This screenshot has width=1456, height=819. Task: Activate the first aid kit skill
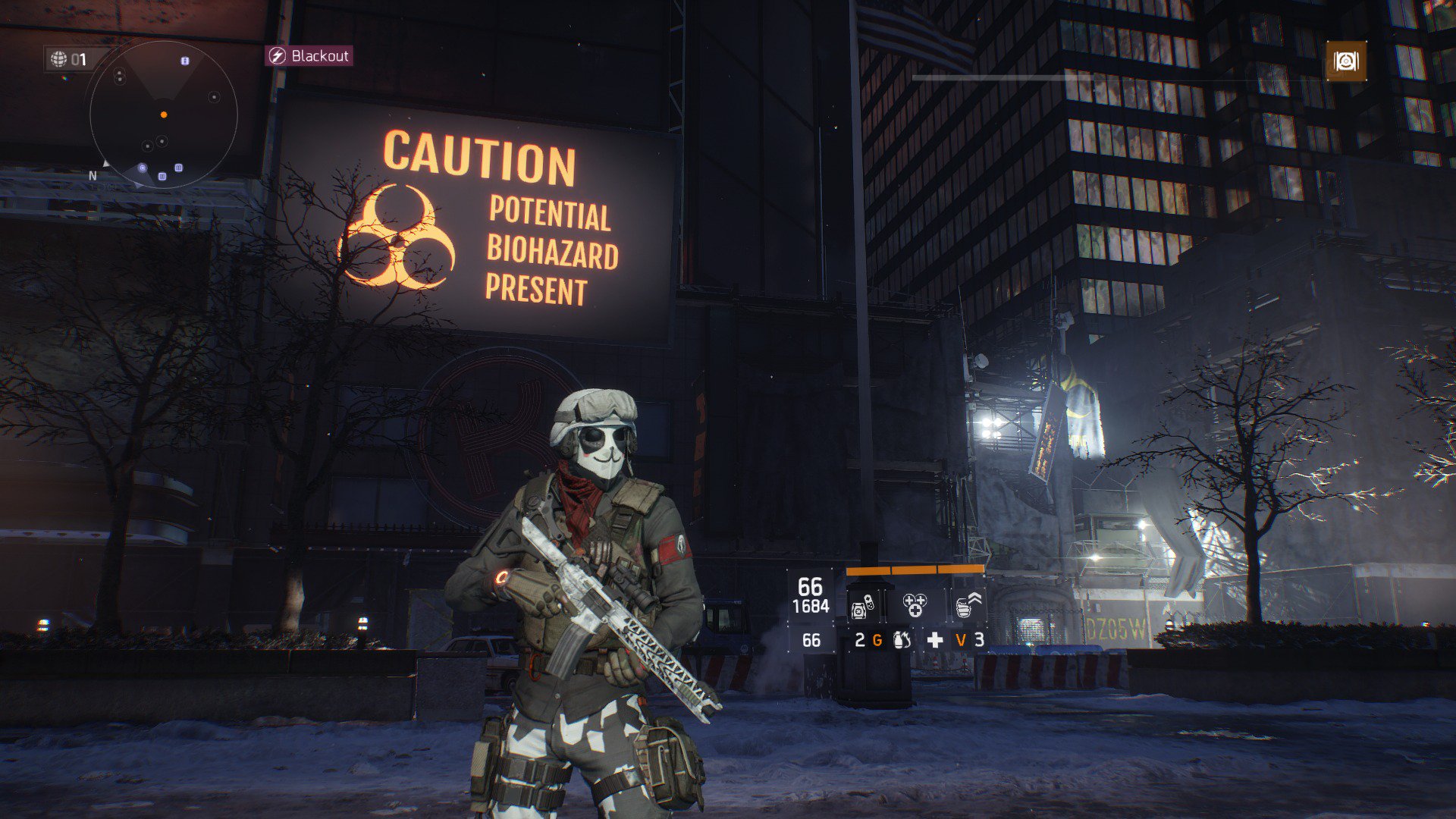coord(865,605)
